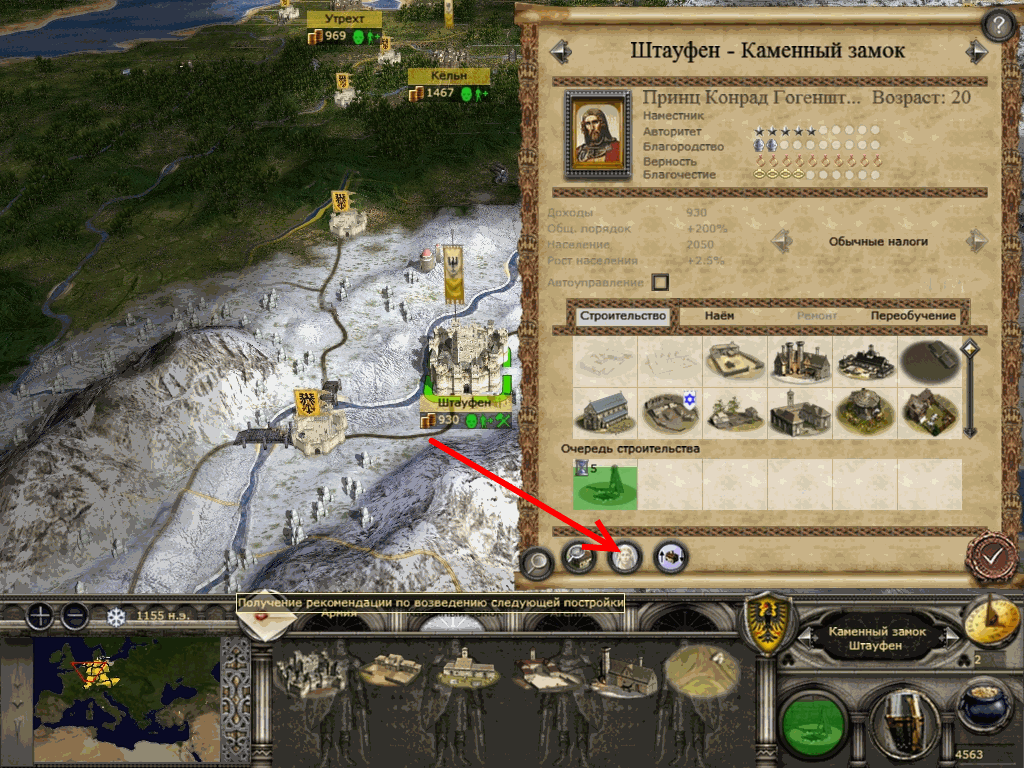Open the help question mark button
The width and height of the screenshot is (1024, 768).
tap(998, 25)
